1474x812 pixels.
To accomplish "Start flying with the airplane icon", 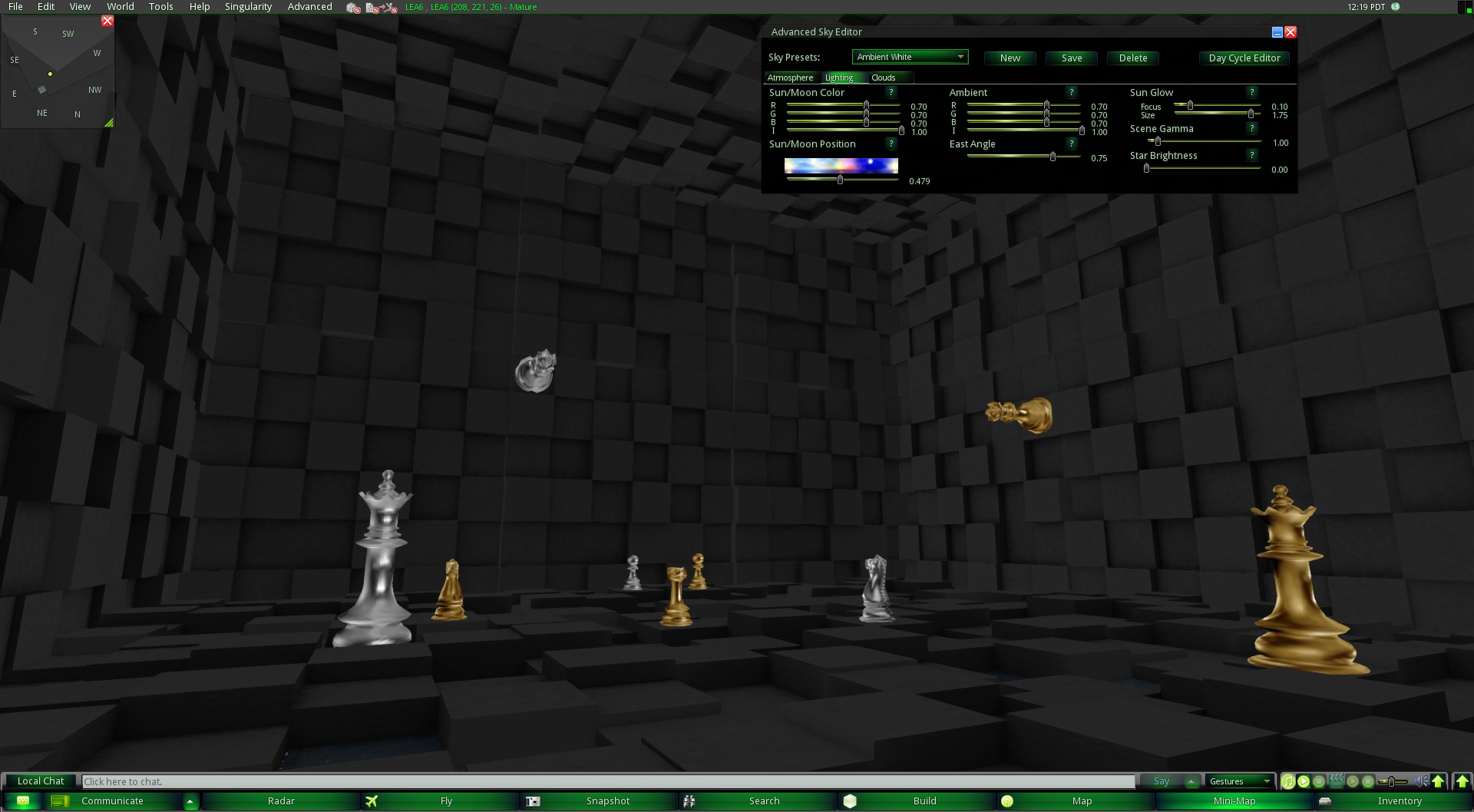I will (372, 800).
